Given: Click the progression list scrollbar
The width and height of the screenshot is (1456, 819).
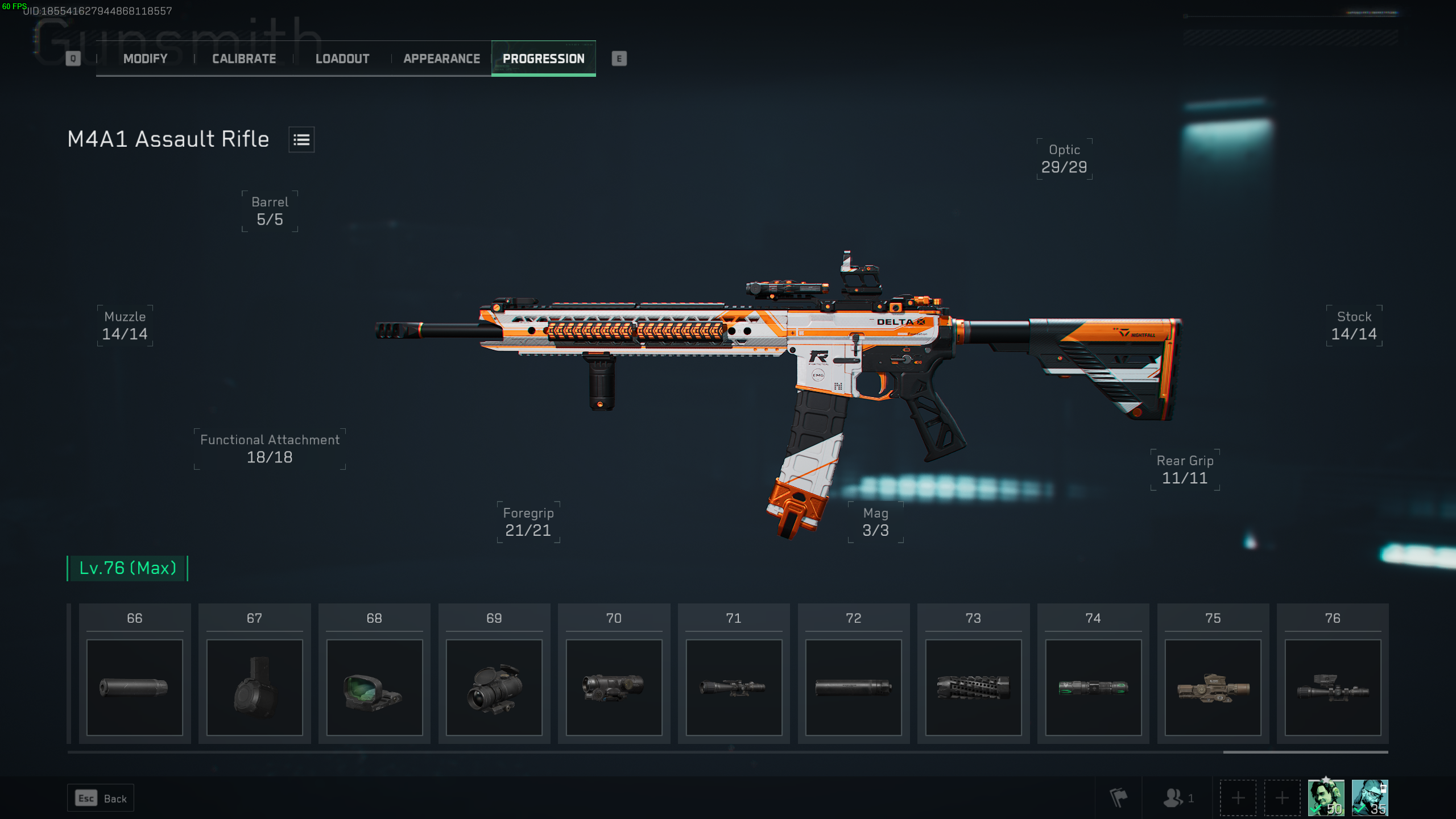Looking at the screenshot, I should click(1302, 752).
